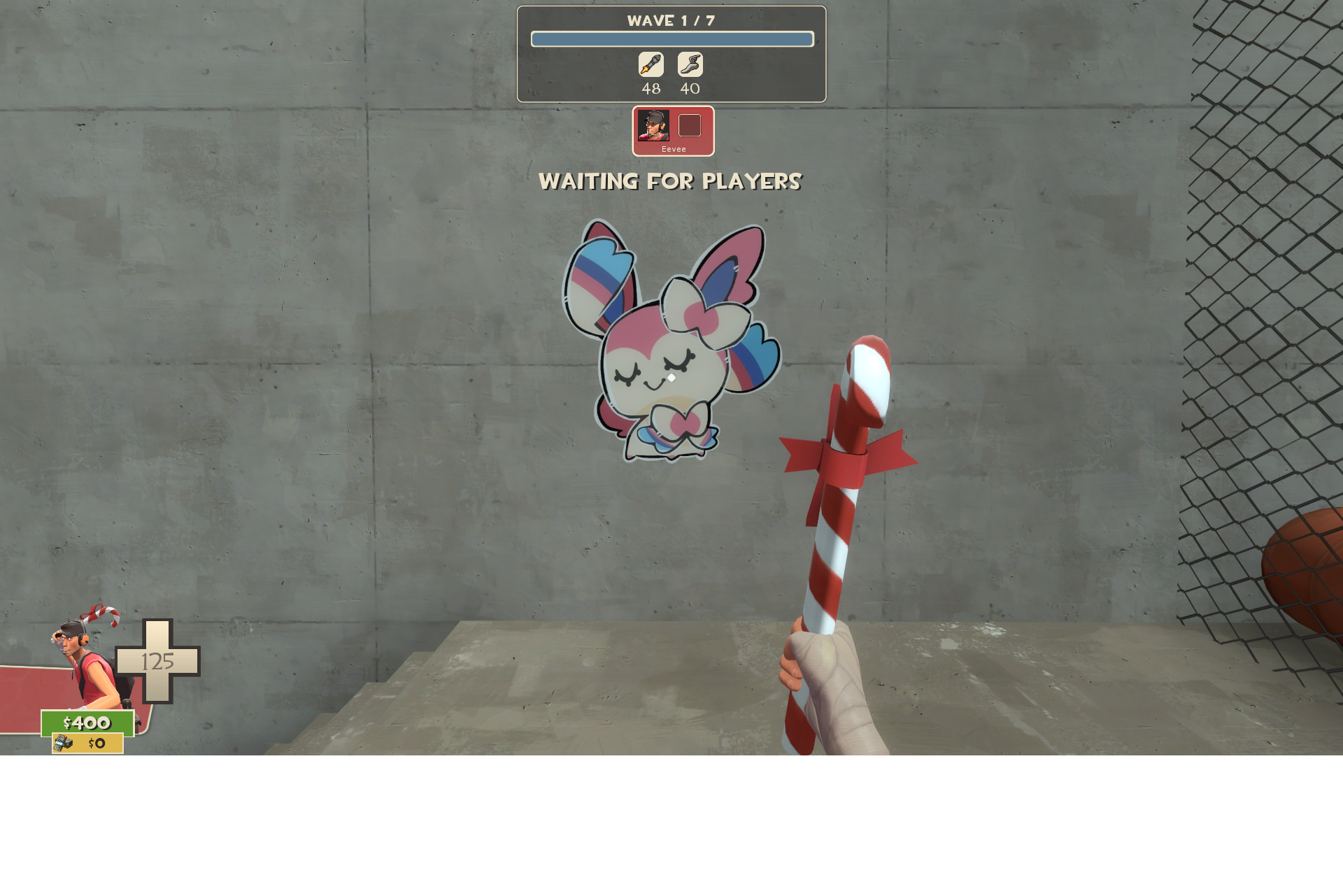The height and width of the screenshot is (896, 1343).
Task: Click the rocket enemy icon in wave panel
Action: pos(651,64)
